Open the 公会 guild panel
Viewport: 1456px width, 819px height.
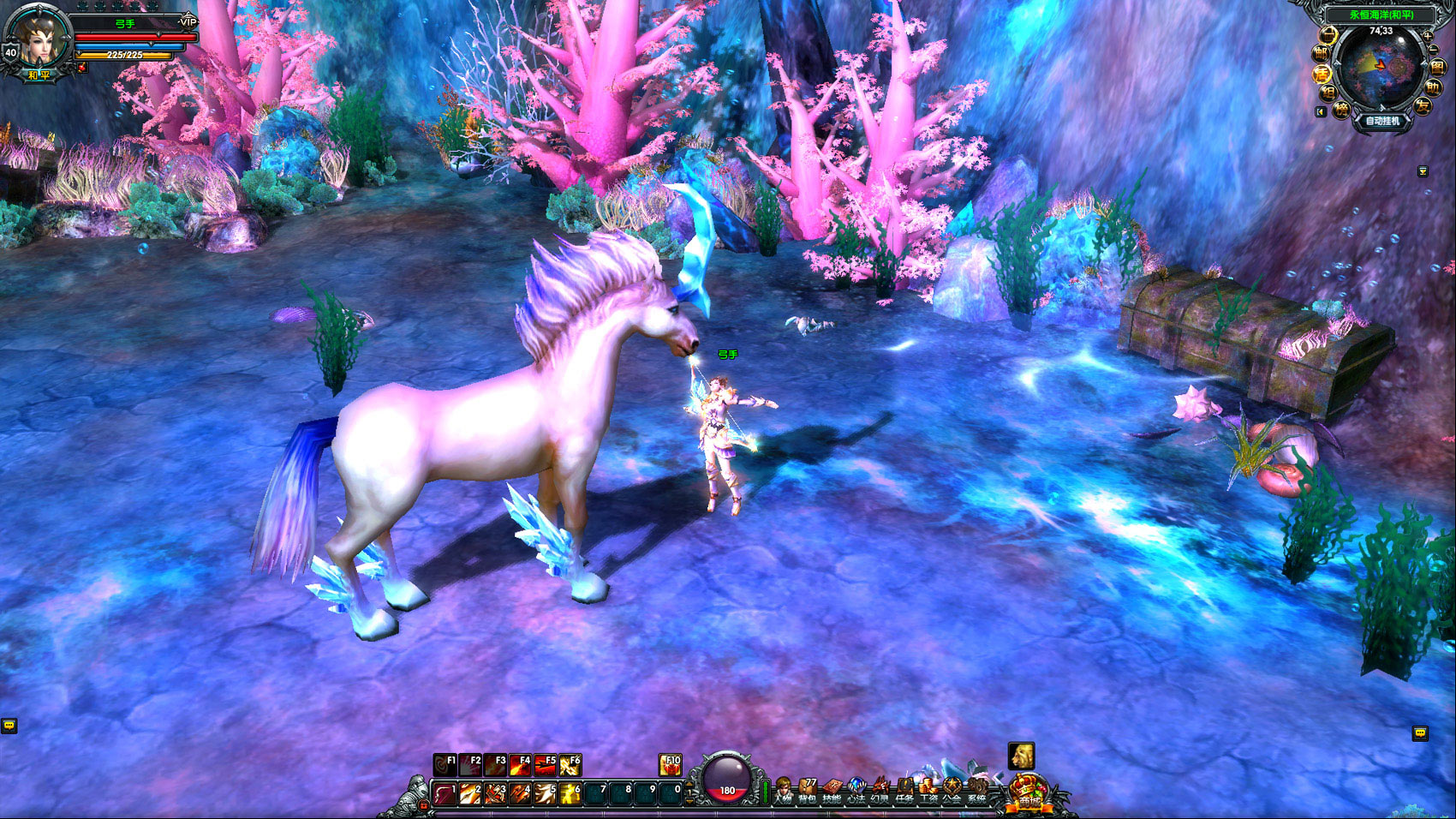point(952,792)
